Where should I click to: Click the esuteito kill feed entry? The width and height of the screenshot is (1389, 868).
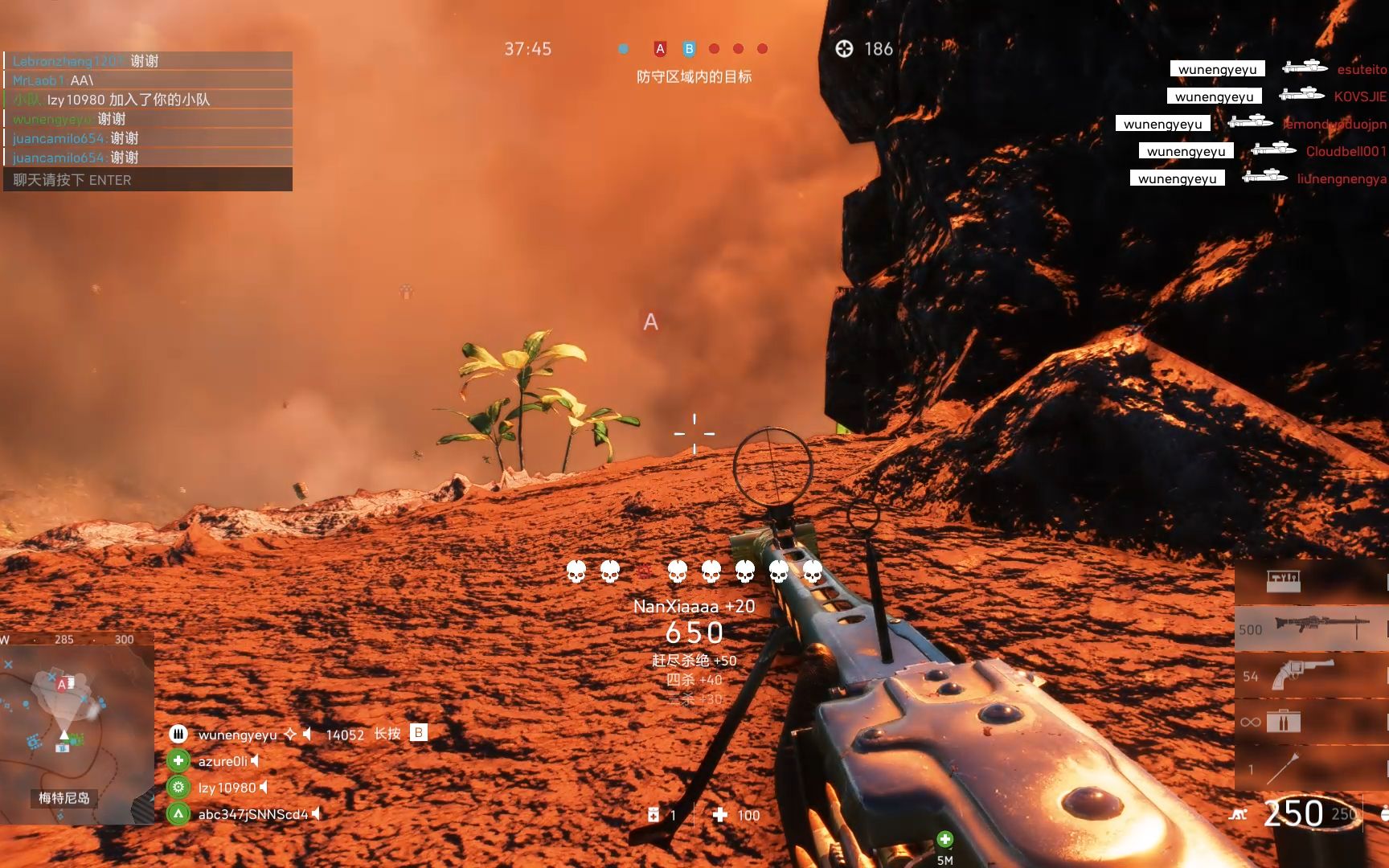[x=1361, y=69]
